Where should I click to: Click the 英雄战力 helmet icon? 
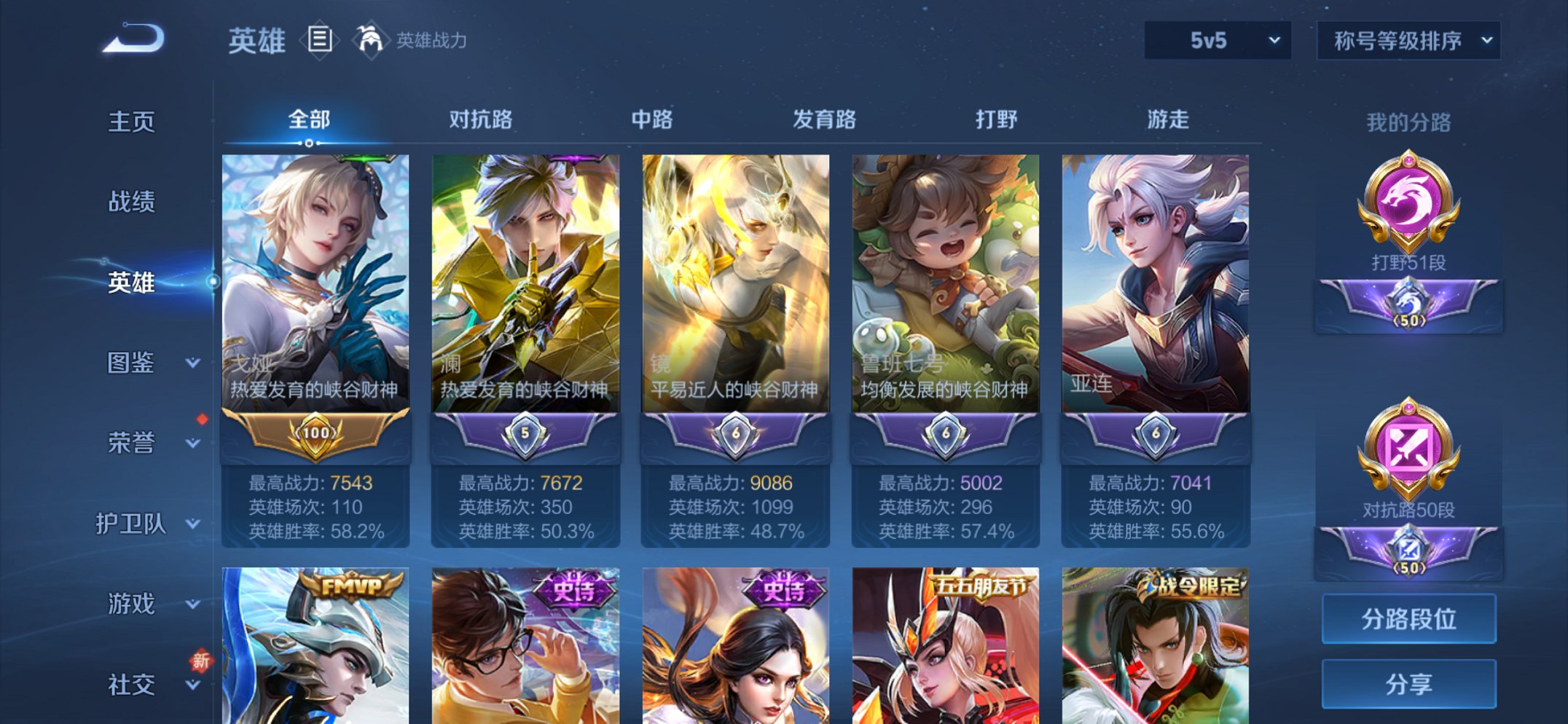pyautogui.click(x=370, y=40)
